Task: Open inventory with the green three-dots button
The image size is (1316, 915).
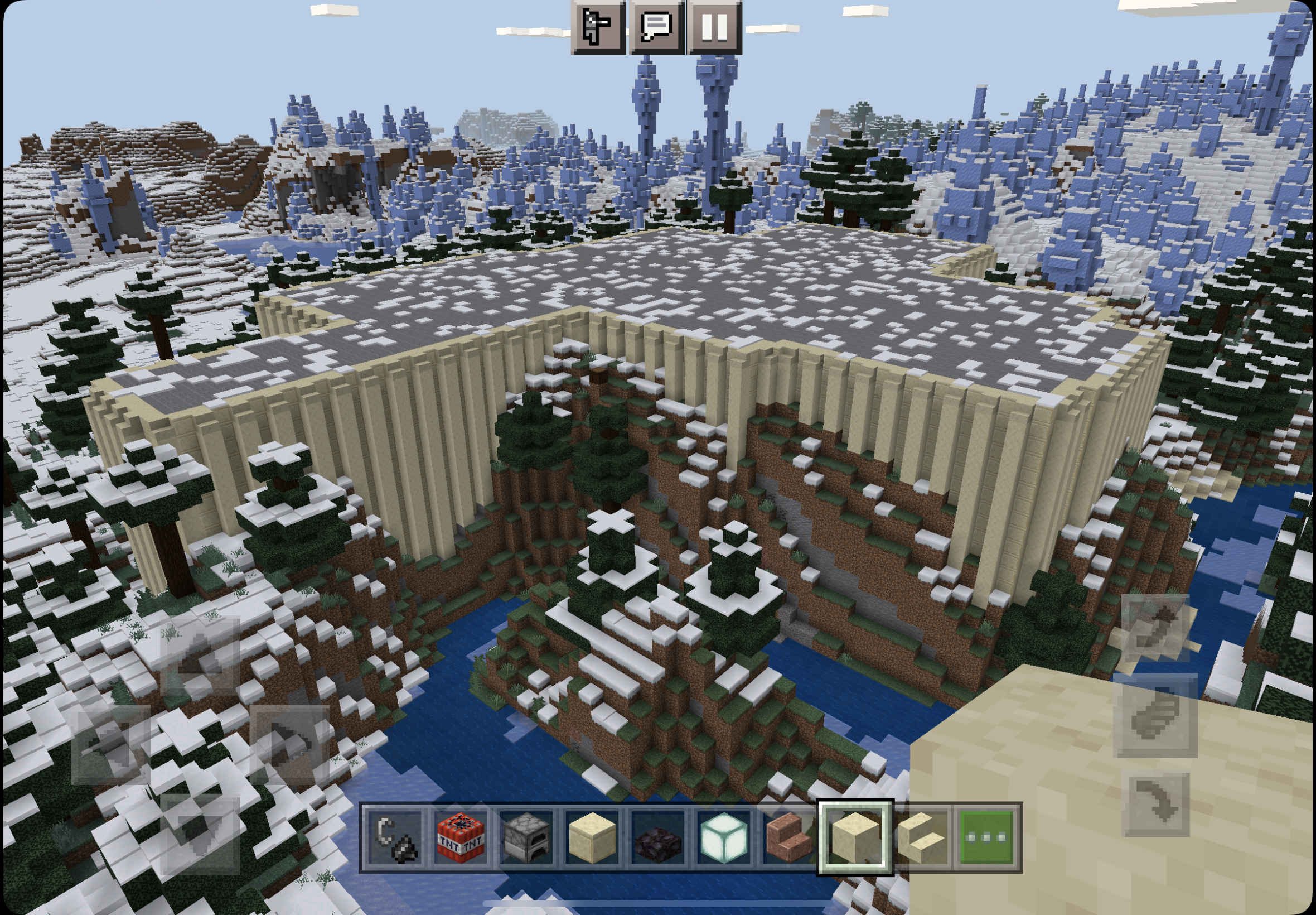Action: pos(985,837)
